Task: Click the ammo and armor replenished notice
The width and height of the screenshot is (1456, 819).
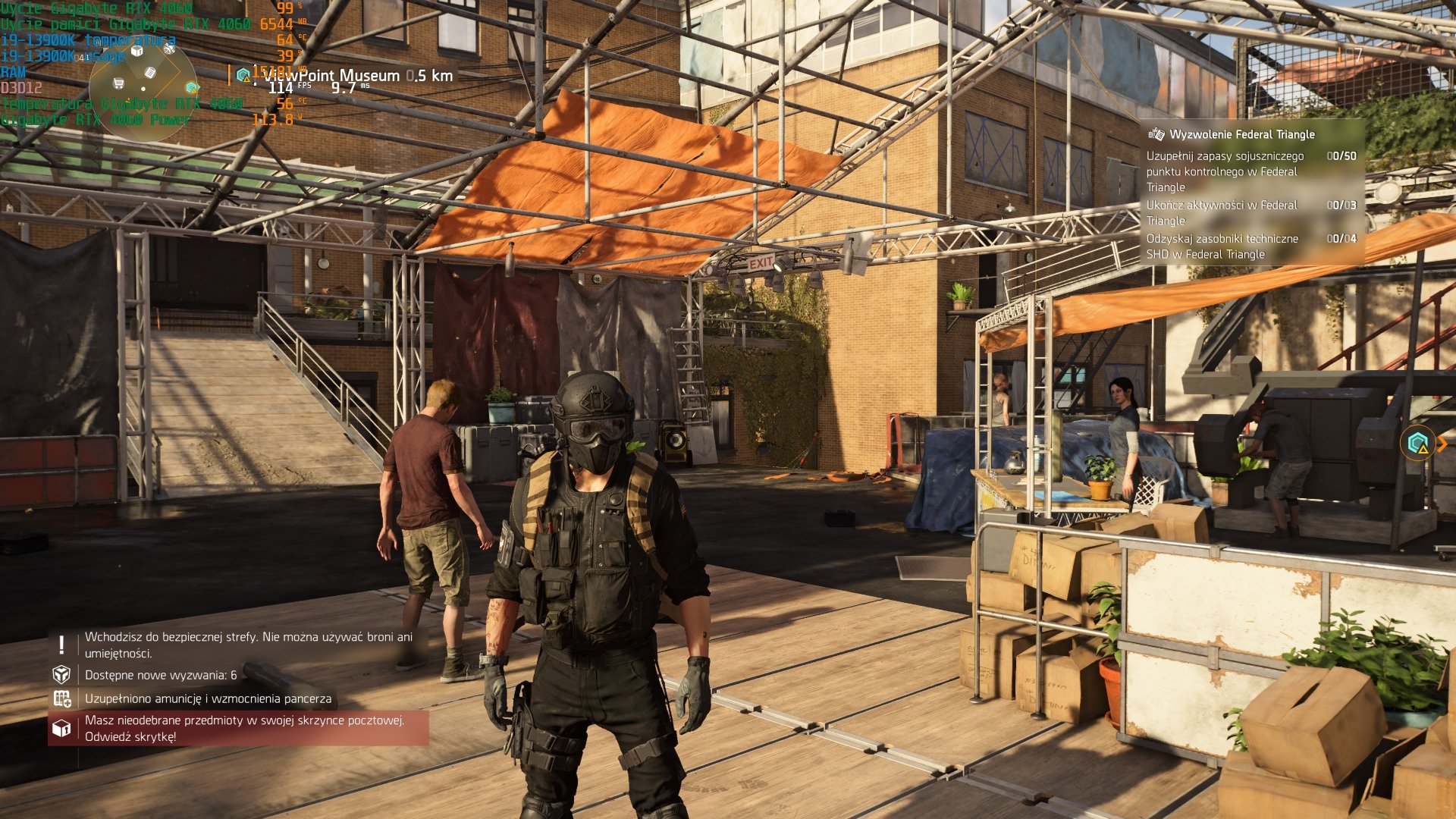Action: [207, 698]
